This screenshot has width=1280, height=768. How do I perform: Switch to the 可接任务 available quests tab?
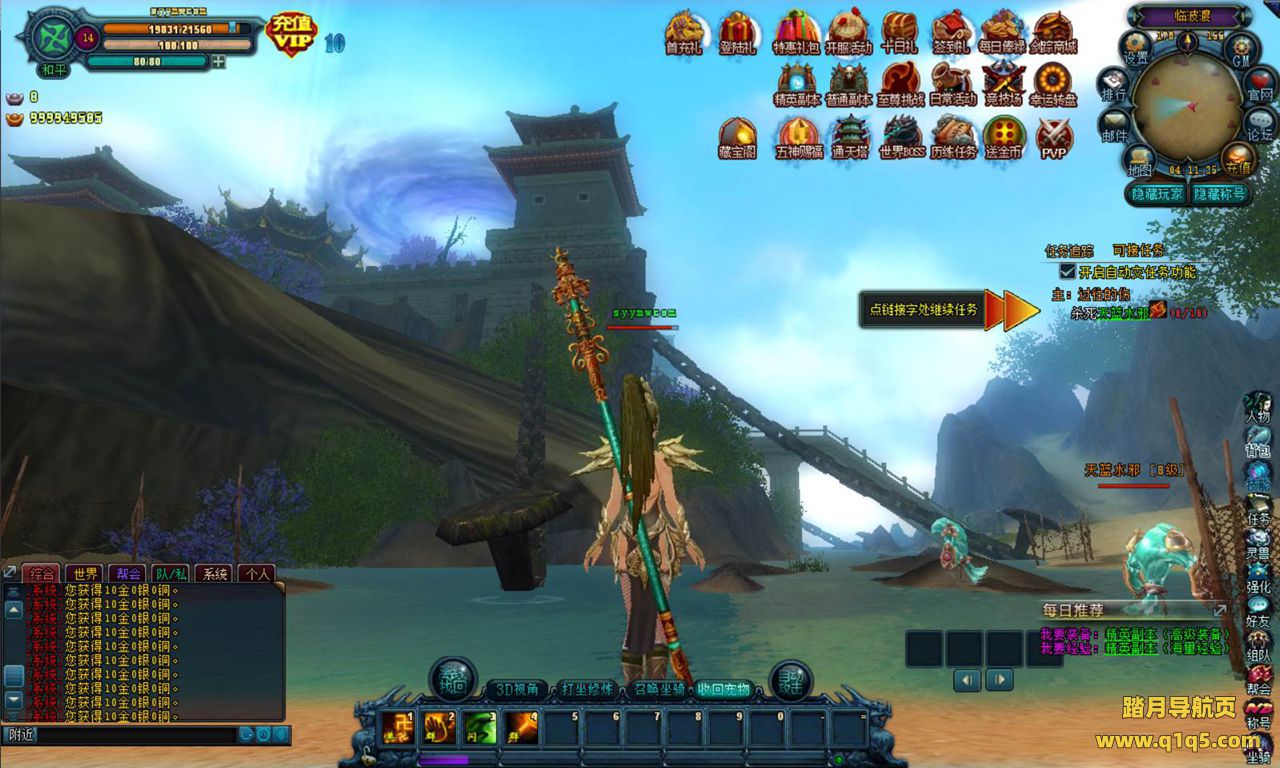point(1138,250)
